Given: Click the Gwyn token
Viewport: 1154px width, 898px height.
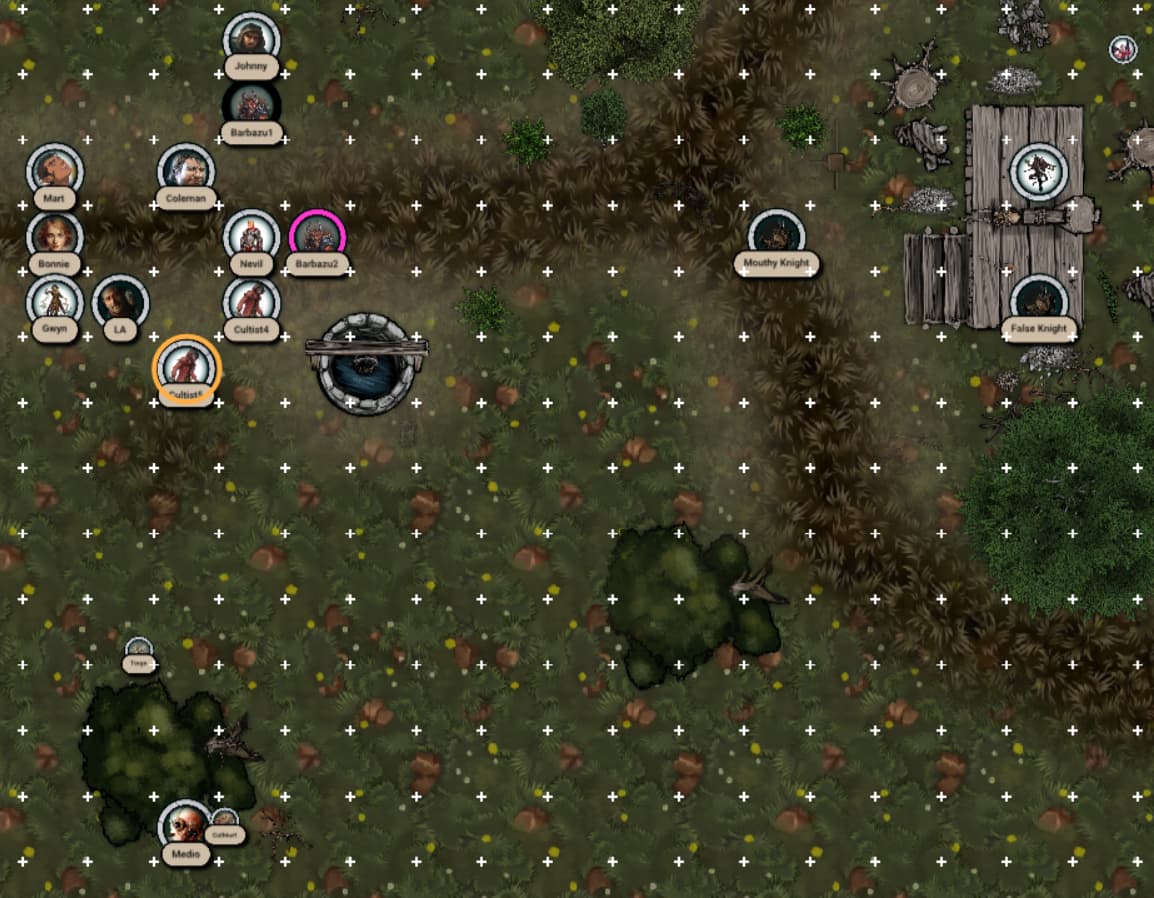Looking at the screenshot, I should [54, 301].
